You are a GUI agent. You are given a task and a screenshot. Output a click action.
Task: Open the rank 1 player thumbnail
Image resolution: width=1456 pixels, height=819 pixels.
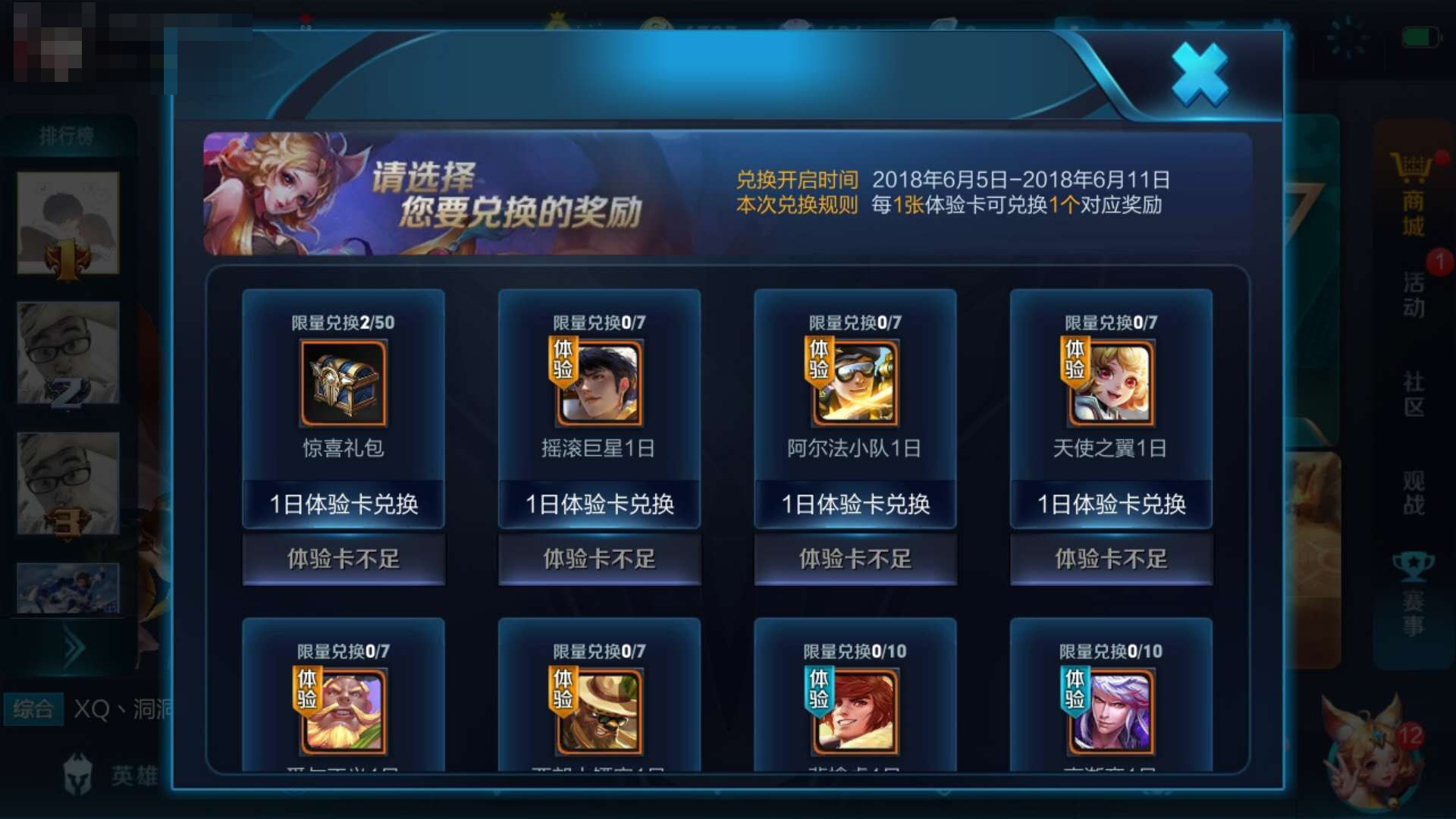pos(68,224)
